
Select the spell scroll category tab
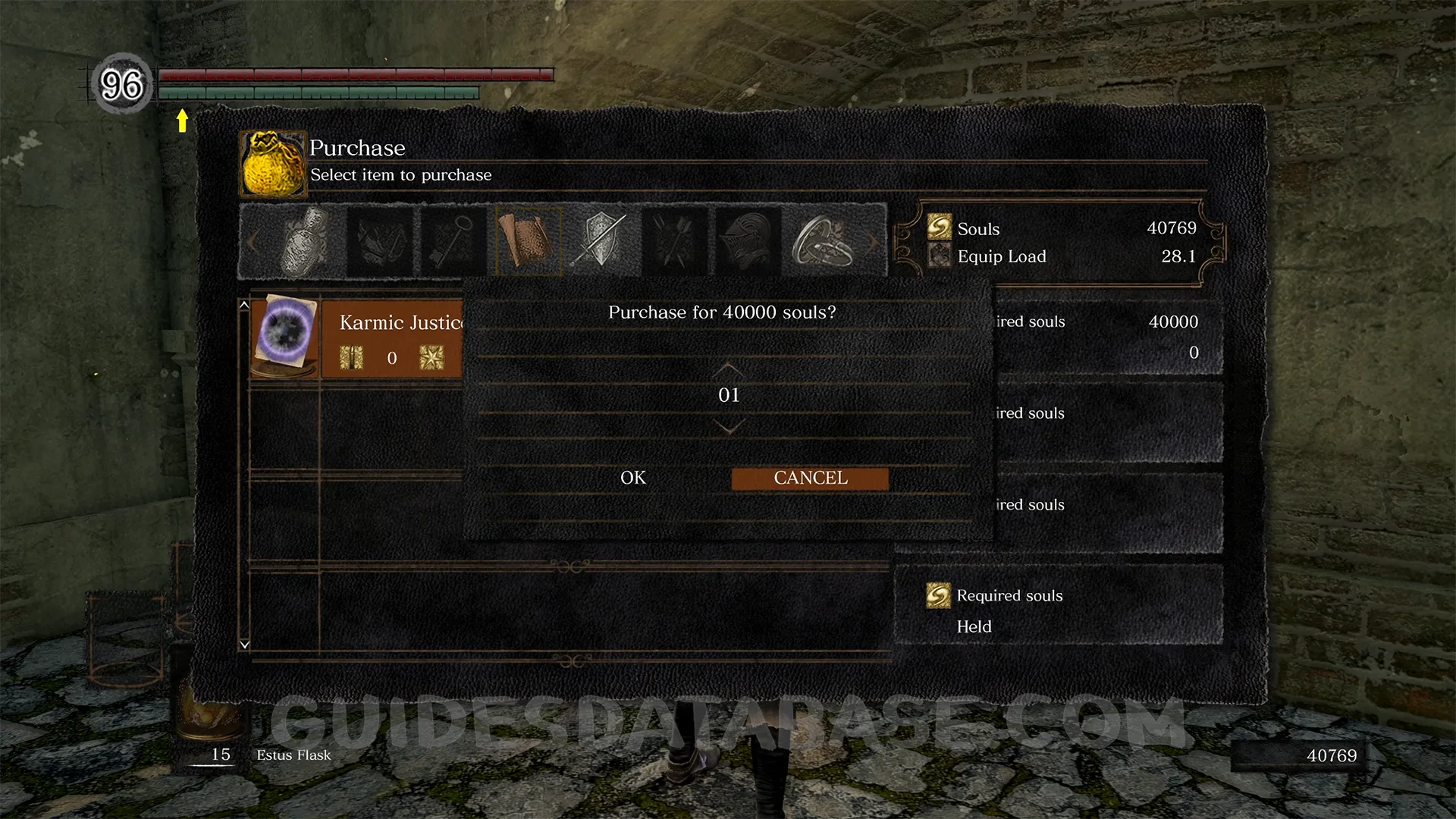527,241
